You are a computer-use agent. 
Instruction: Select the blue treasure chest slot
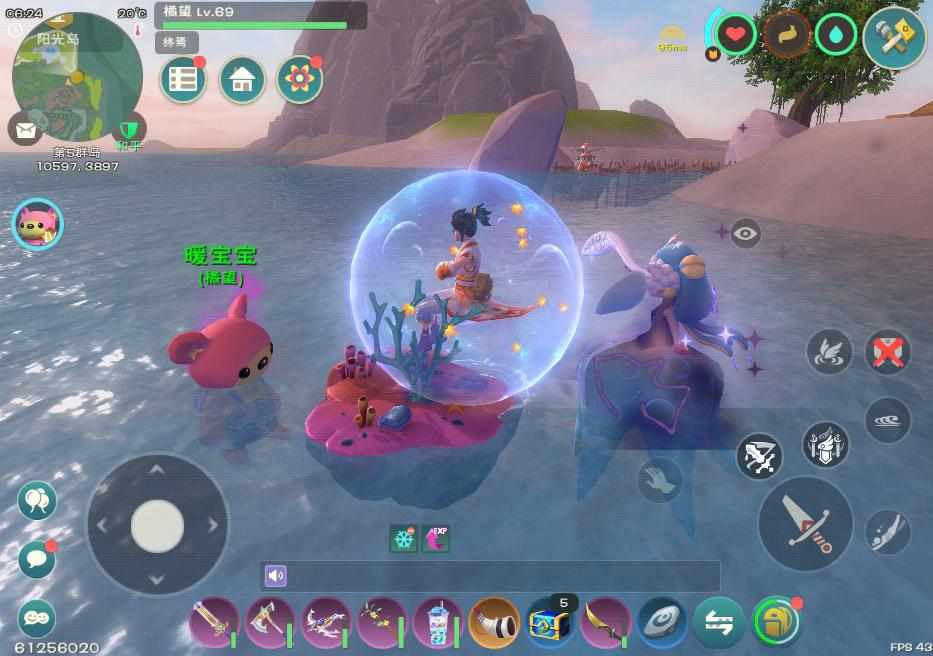click(x=551, y=622)
